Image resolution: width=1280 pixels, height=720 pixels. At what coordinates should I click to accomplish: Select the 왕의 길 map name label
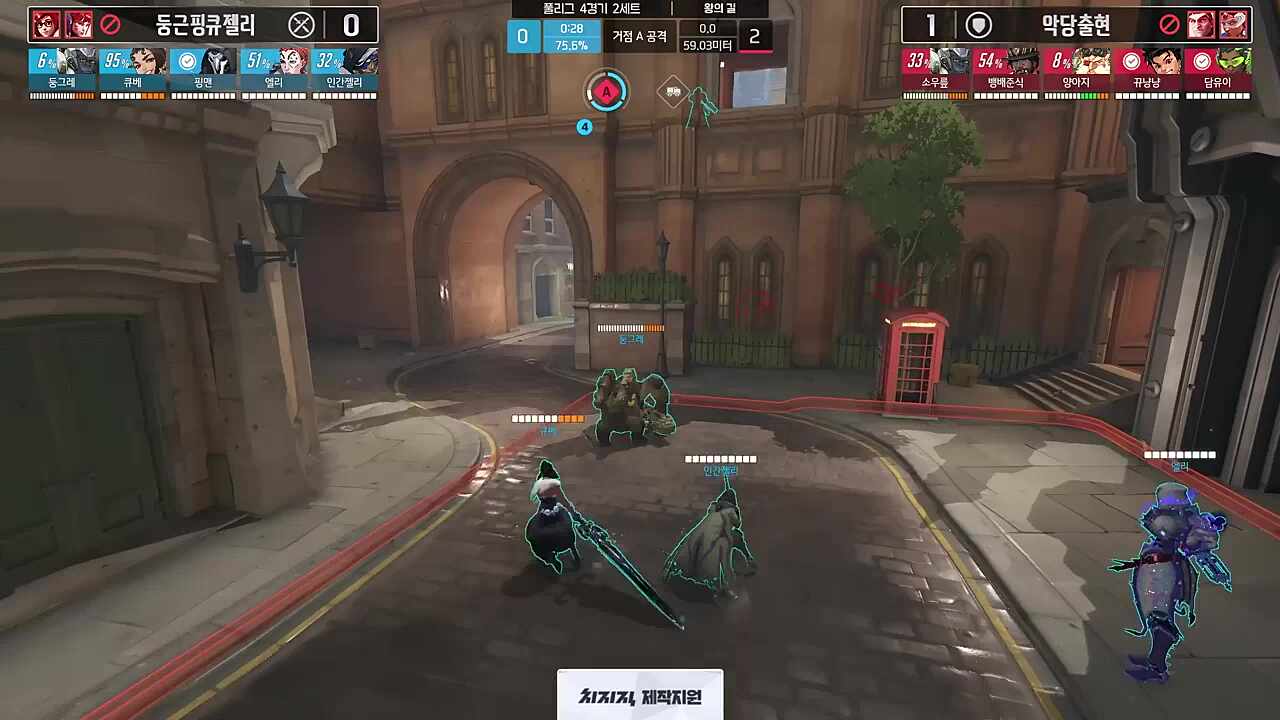point(716,9)
